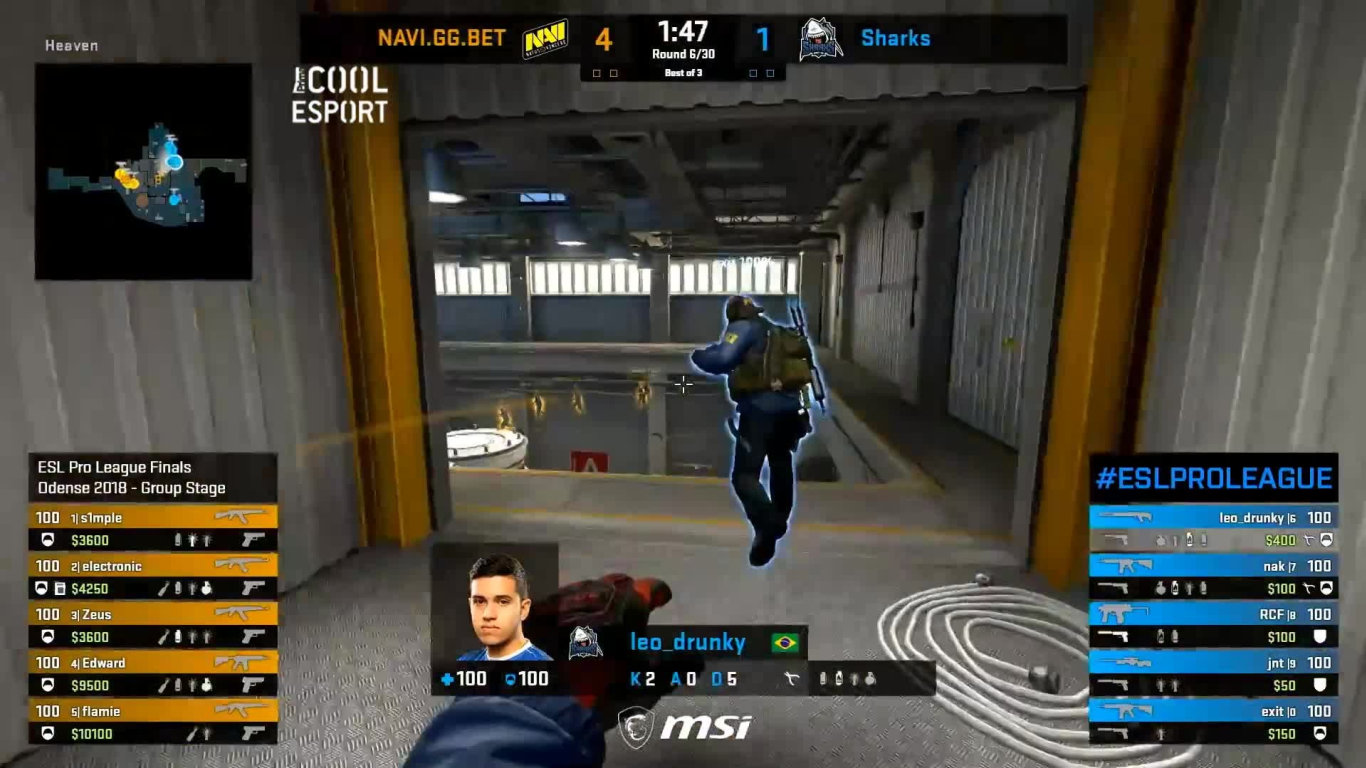Click Edward's flashbang grenade icon
The width and height of the screenshot is (1366, 768).
point(193,684)
